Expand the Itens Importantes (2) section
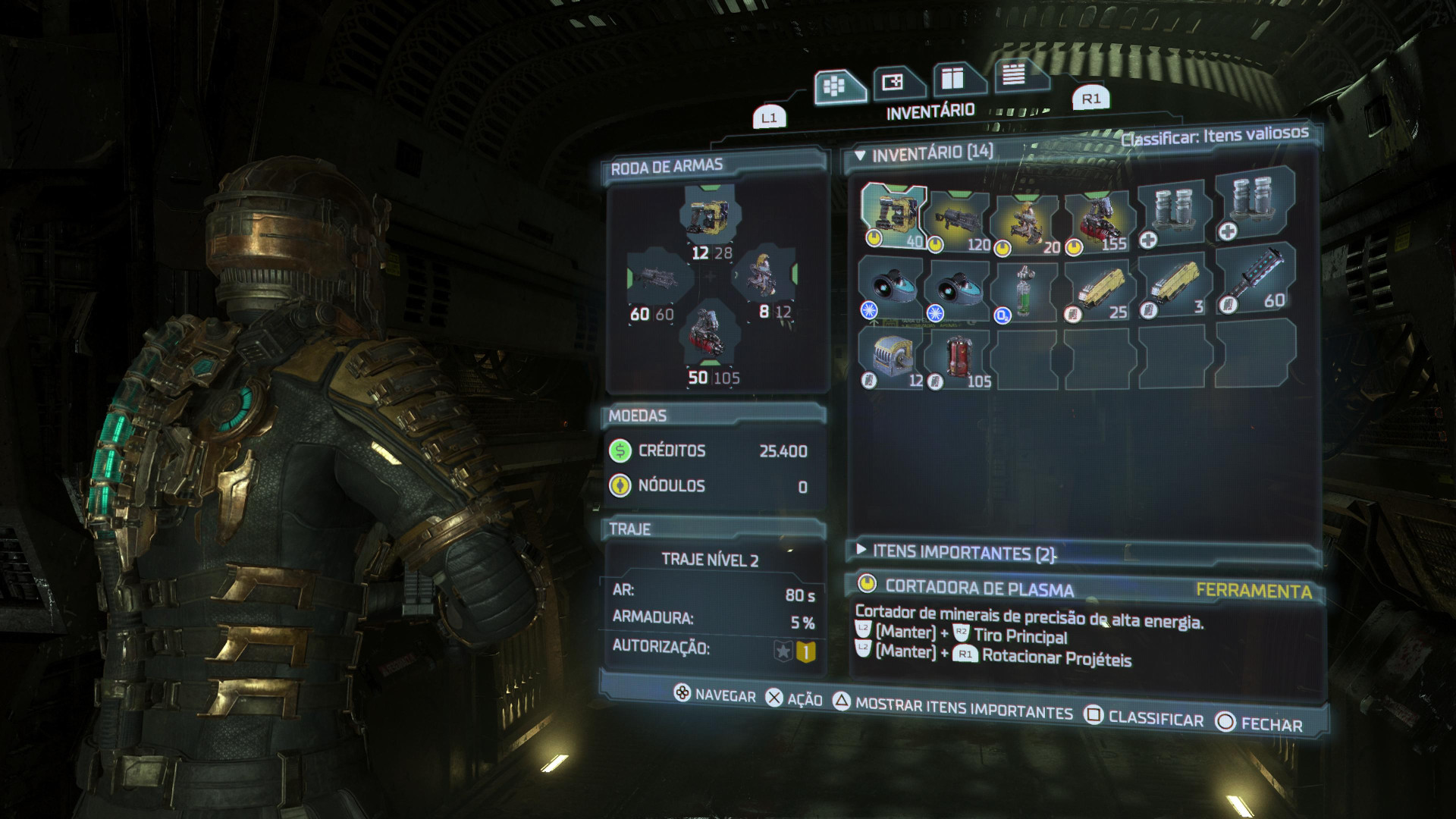This screenshot has height=819, width=1456. click(861, 549)
